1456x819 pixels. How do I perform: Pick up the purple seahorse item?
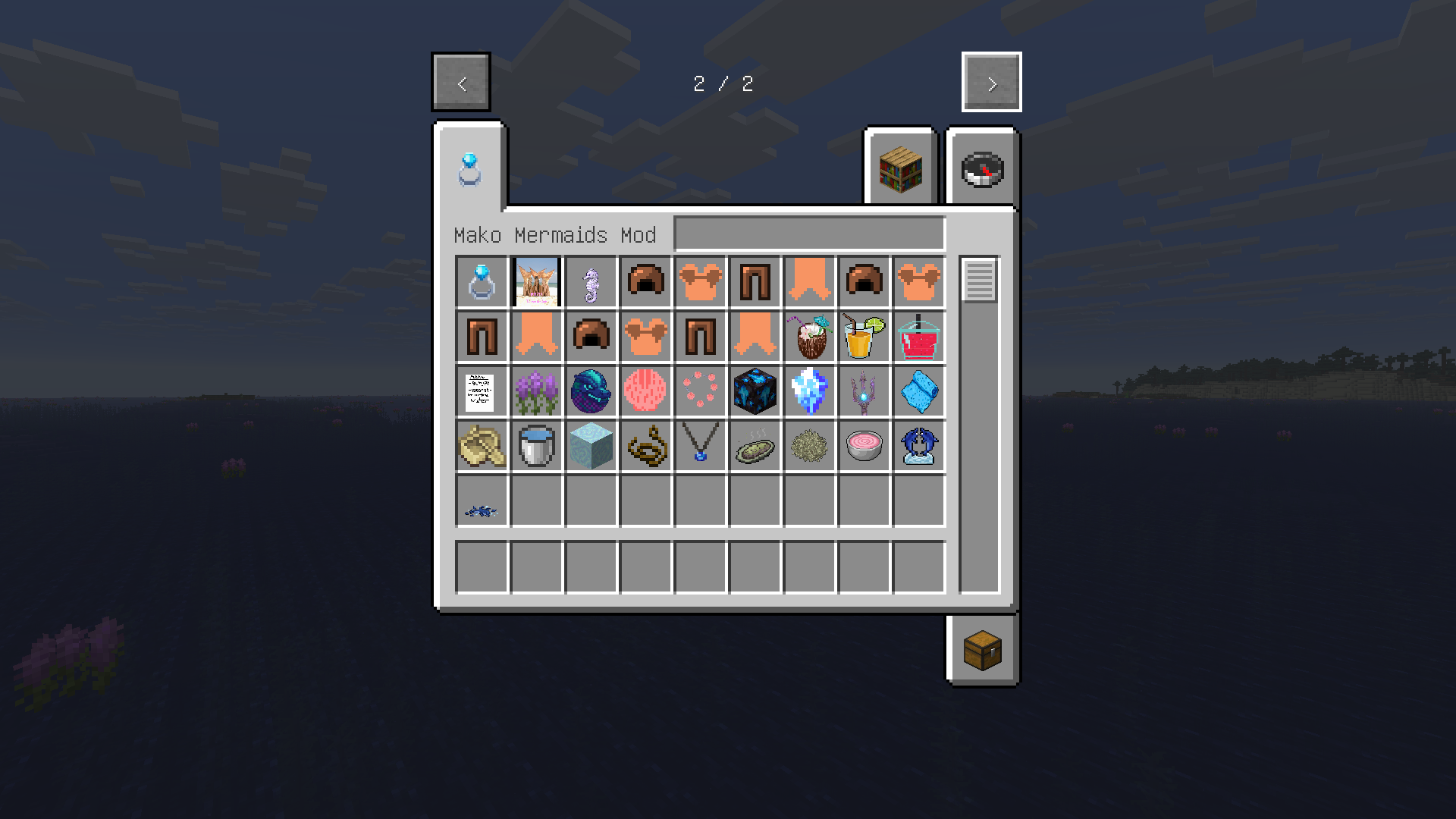point(591,282)
